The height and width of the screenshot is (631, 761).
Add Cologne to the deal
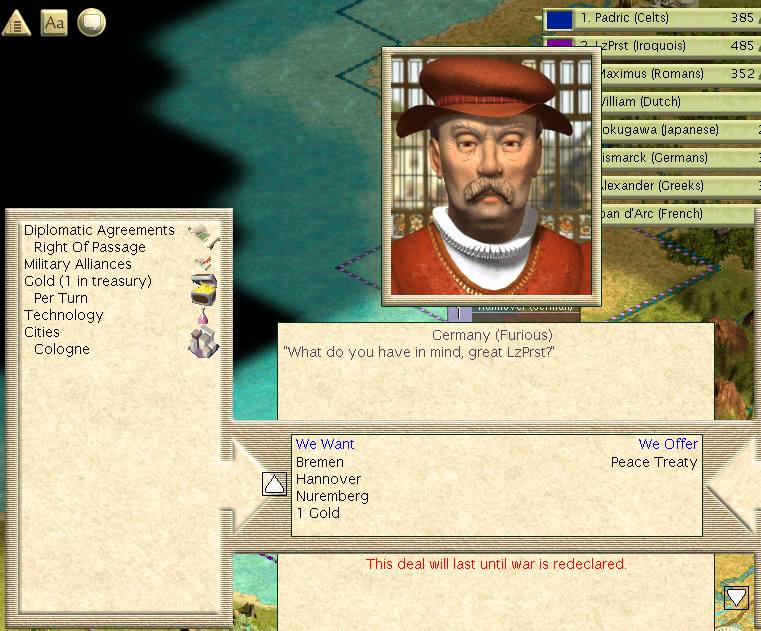click(62, 349)
